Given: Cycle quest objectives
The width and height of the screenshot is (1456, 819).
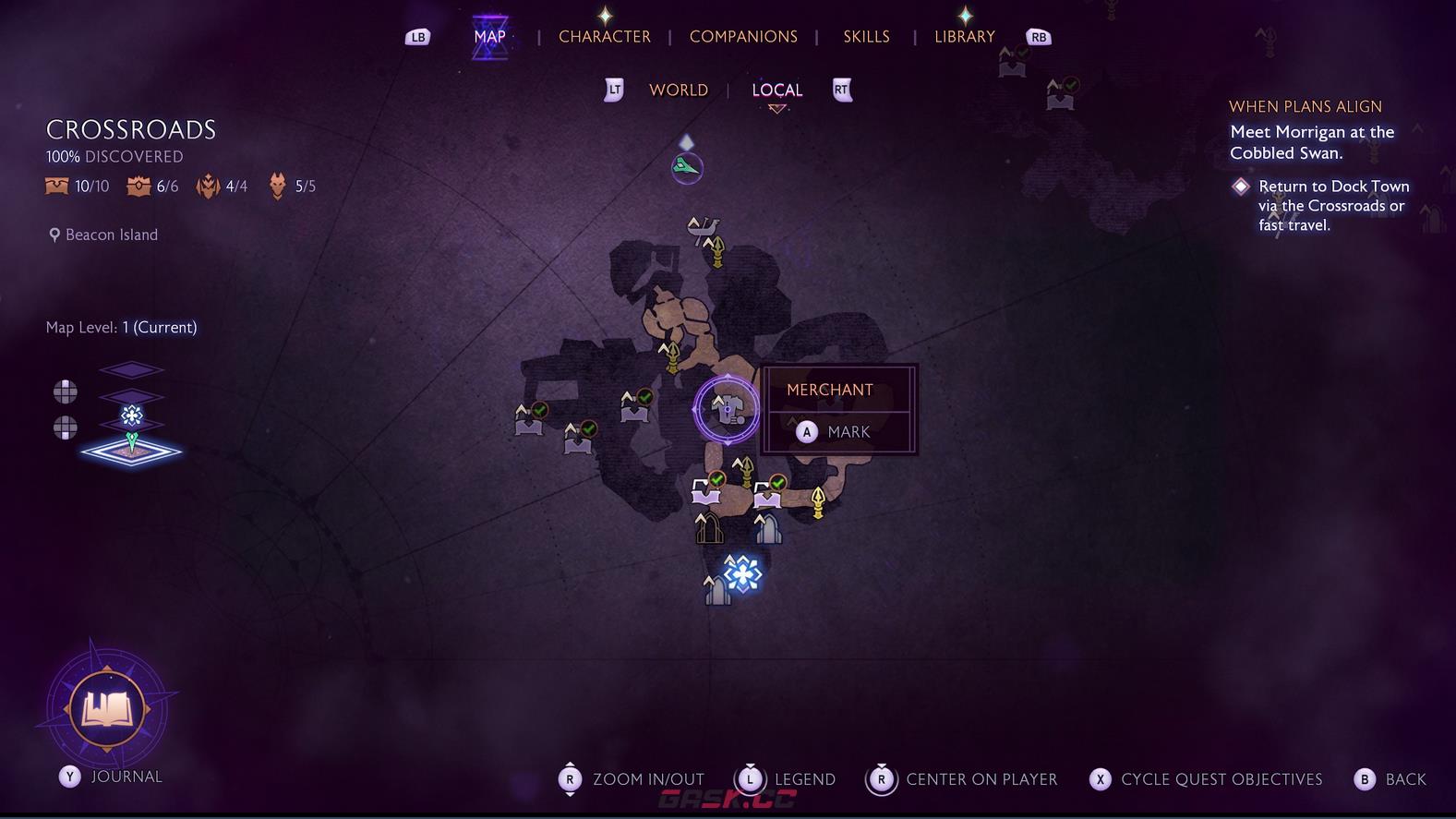Looking at the screenshot, I should (x=1206, y=779).
